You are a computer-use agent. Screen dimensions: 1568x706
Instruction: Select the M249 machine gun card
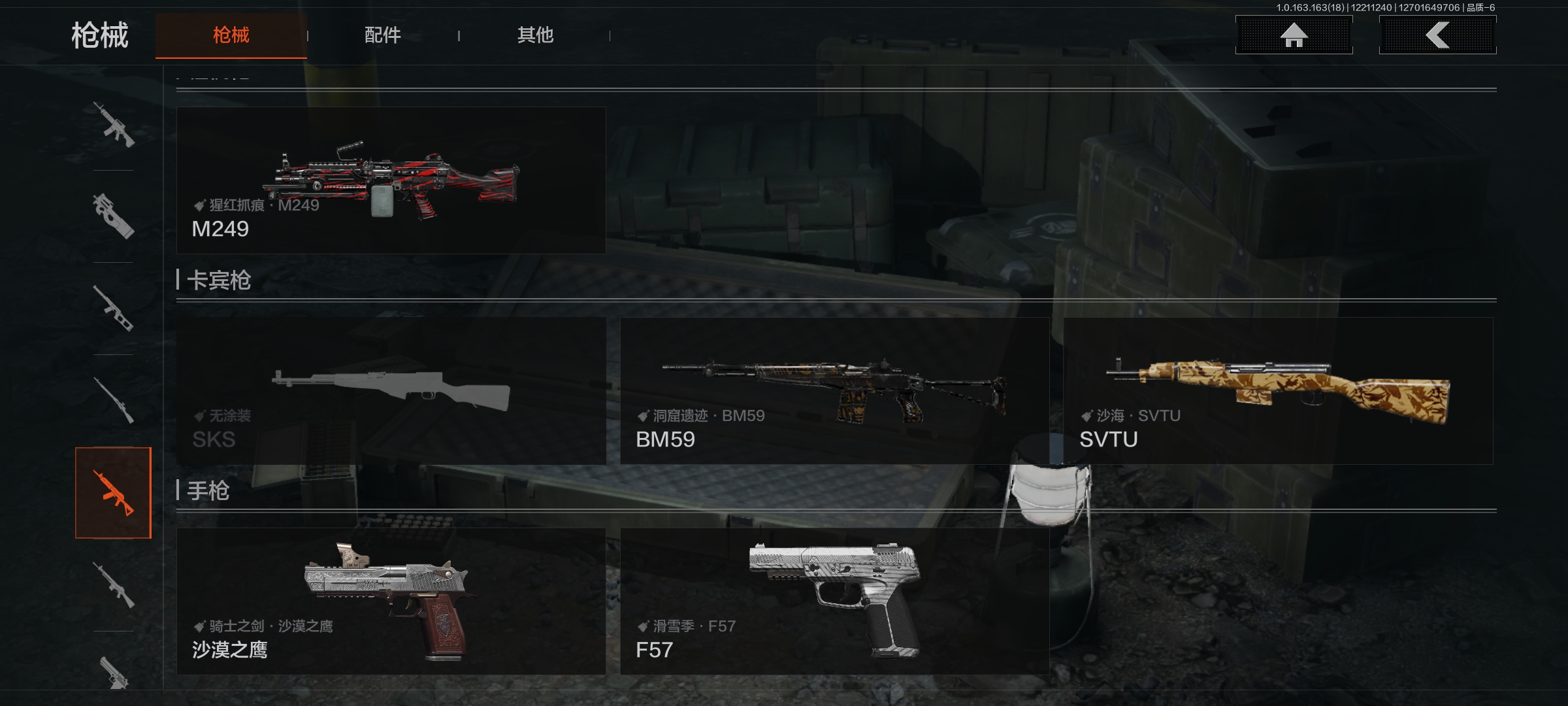(391, 180)
